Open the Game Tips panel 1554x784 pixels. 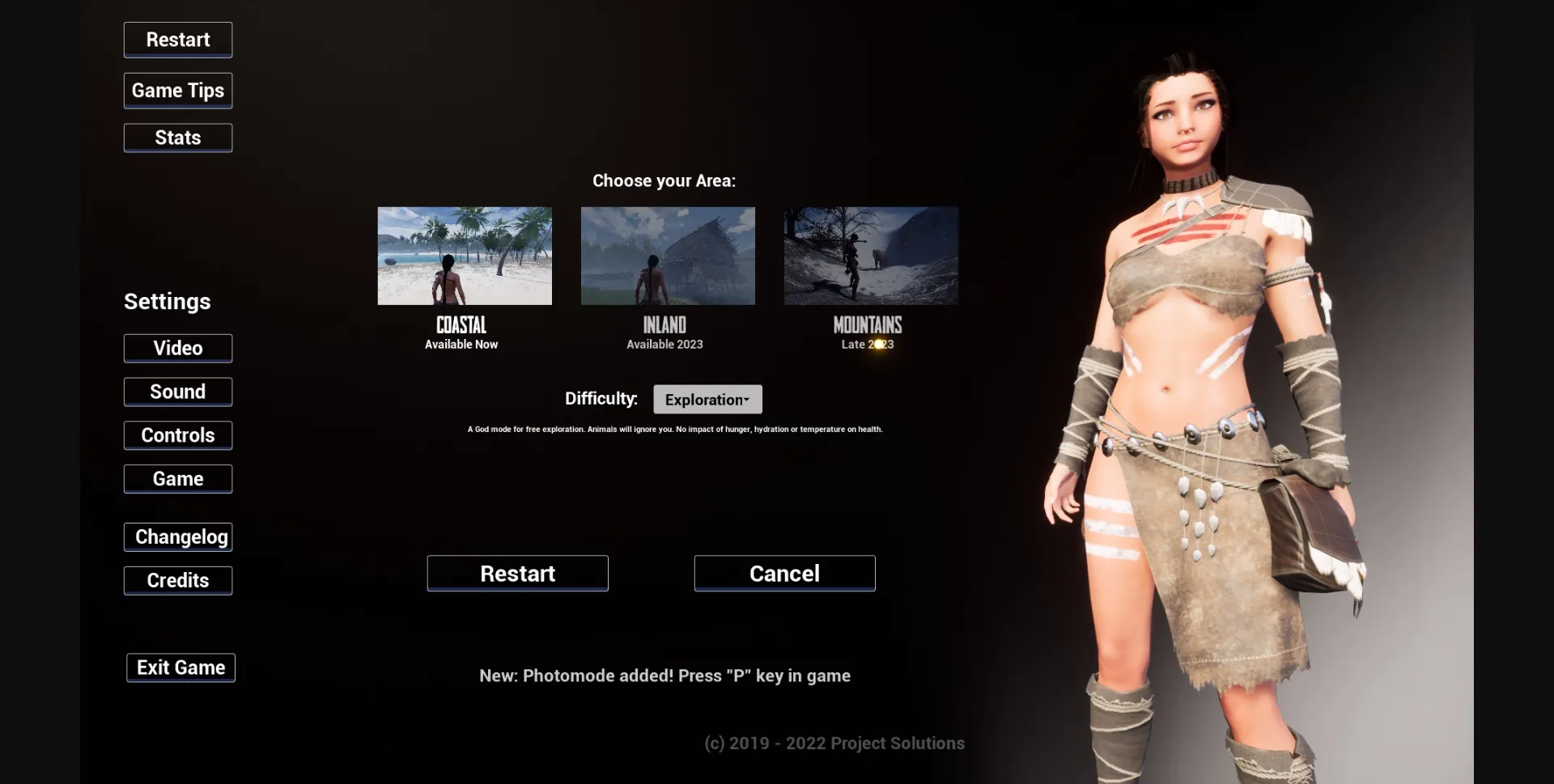click(x=177, y=90)
